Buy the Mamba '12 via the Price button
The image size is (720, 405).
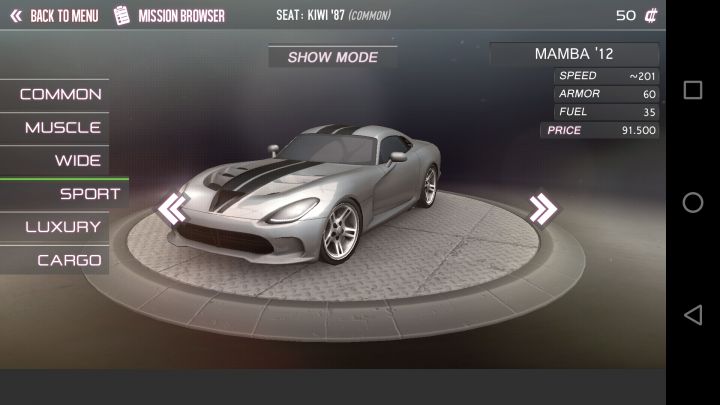[599, 130]
